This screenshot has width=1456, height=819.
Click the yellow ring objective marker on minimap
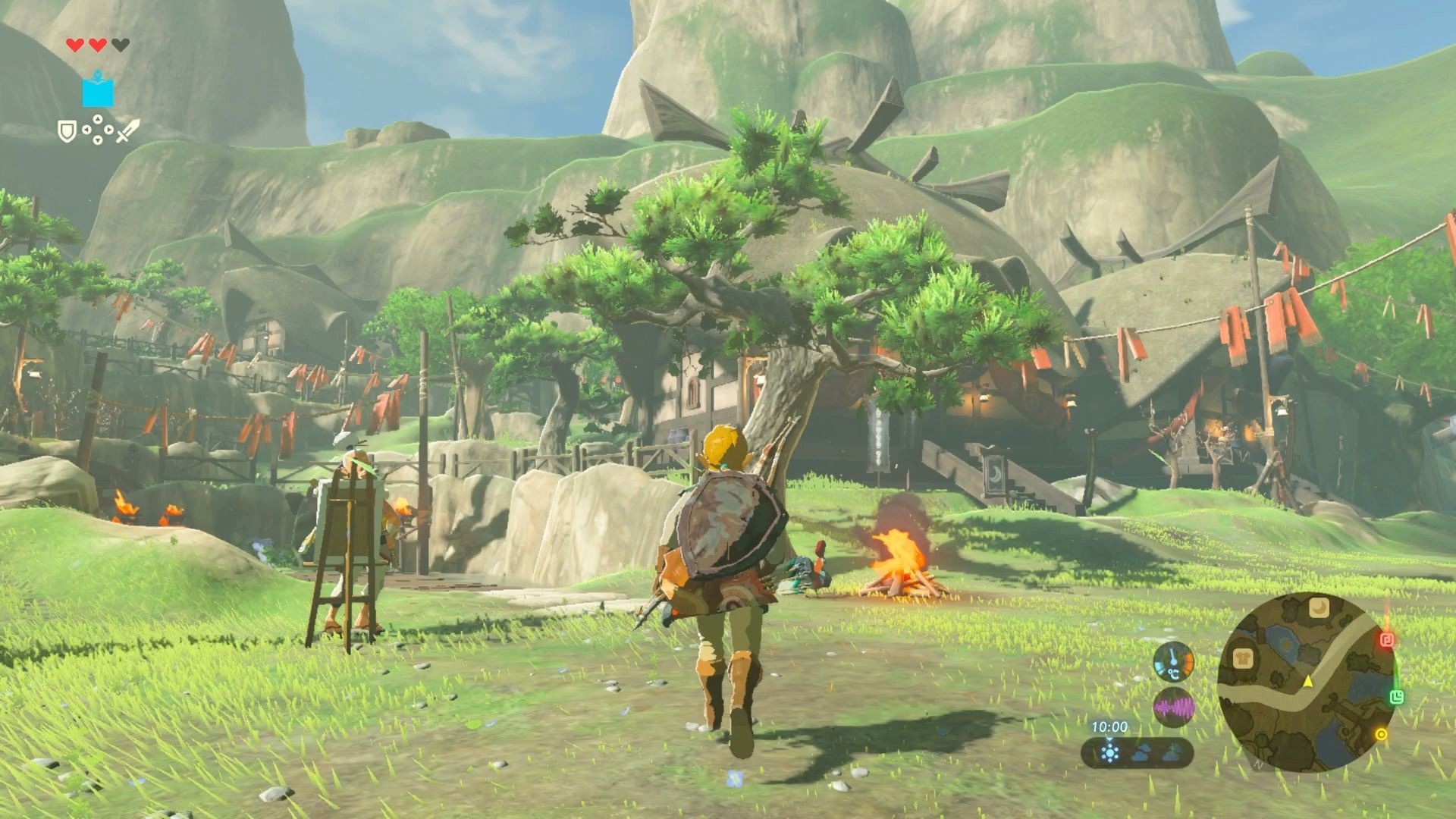[x=1381, y=734]
